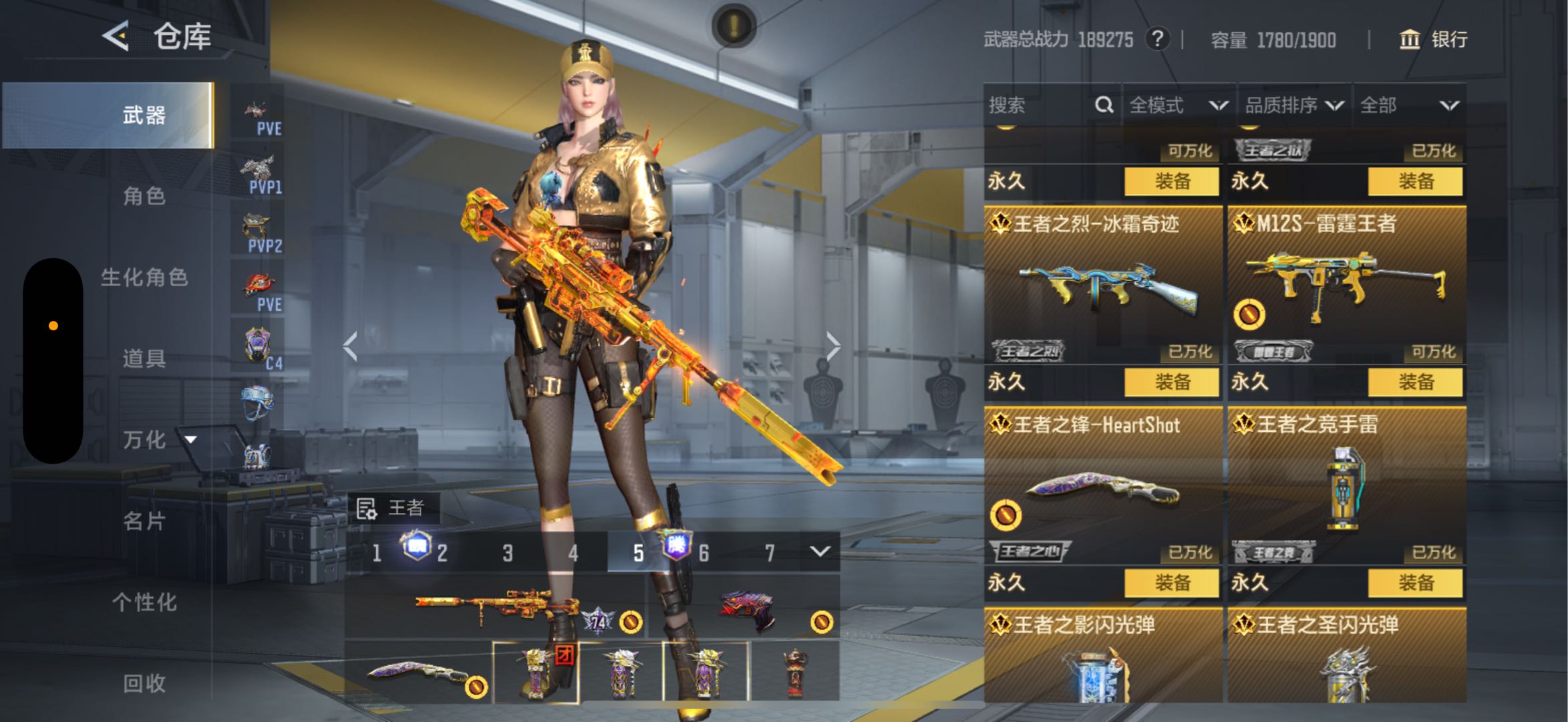Image resolution: width=1568 pixels, height=722 pixels.
Task: Equip the 王者之竞手雷 grenade
Action: (x=1415, y=583)
